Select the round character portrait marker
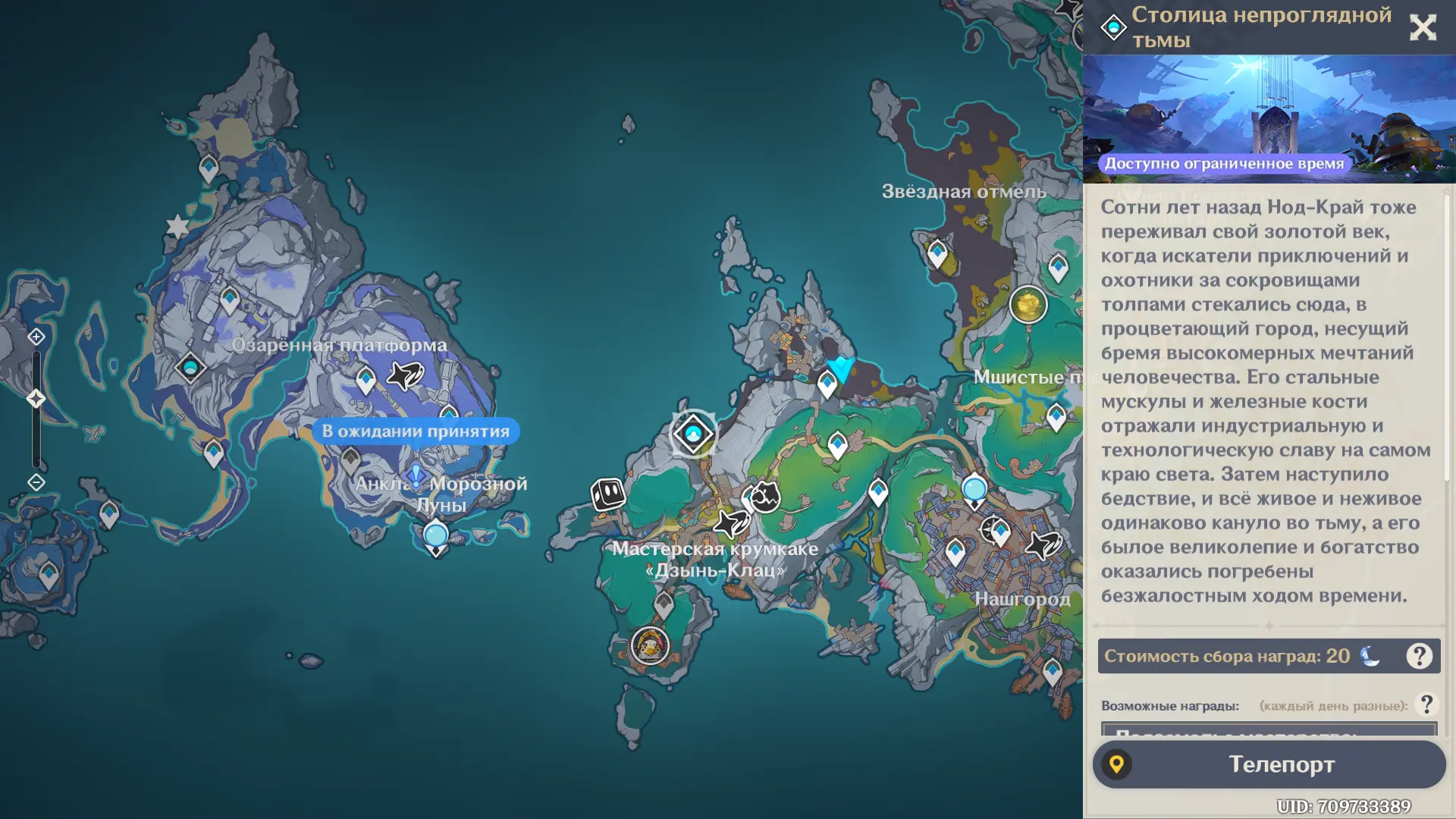This screenshot has height=819, width=1456. 650,645
